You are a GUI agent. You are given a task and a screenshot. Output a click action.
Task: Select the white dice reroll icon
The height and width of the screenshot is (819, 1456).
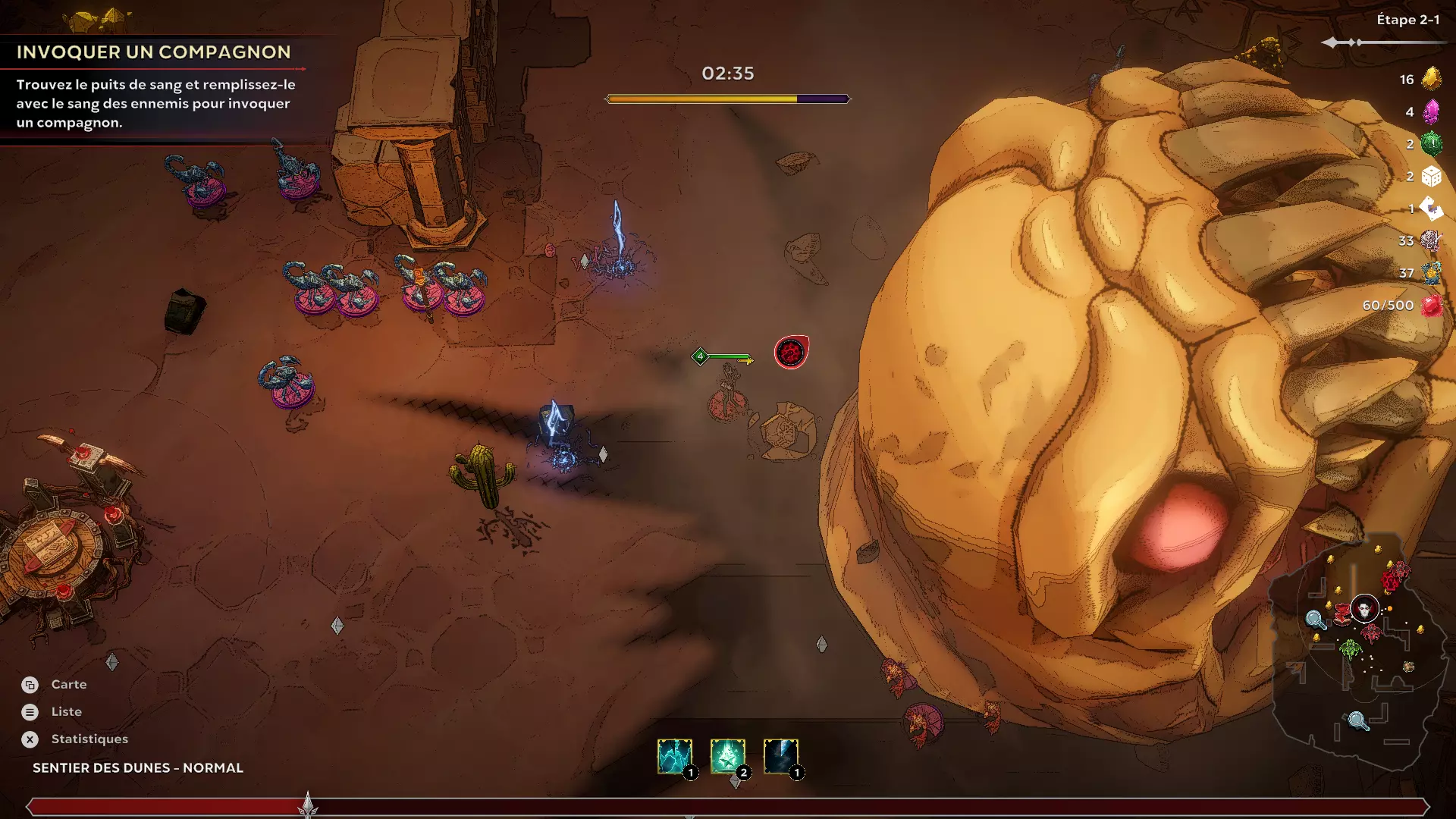pos(1431,176)
